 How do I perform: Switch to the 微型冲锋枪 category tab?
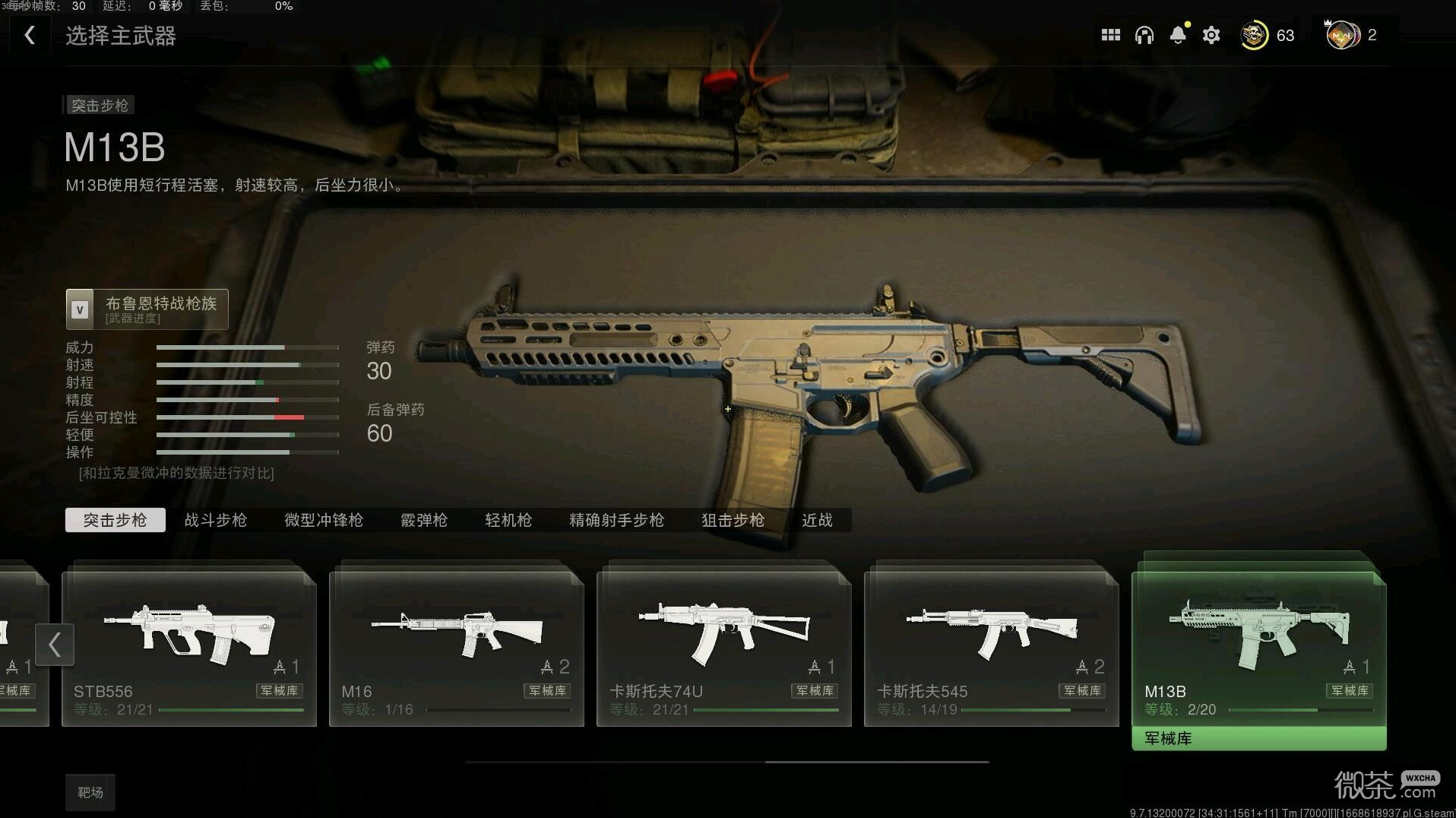[x=324, y=520]
